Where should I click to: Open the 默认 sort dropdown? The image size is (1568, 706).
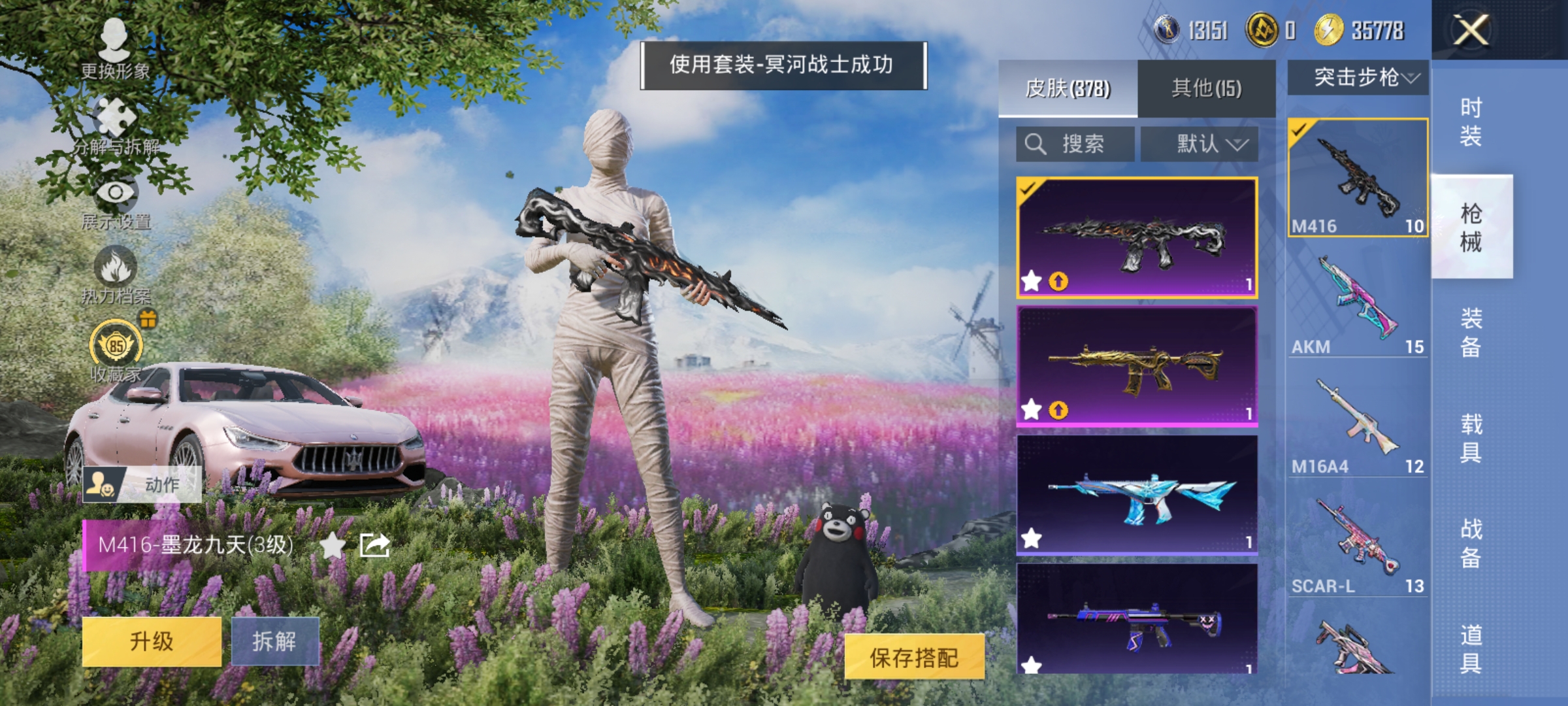[x=1201, y=143]
